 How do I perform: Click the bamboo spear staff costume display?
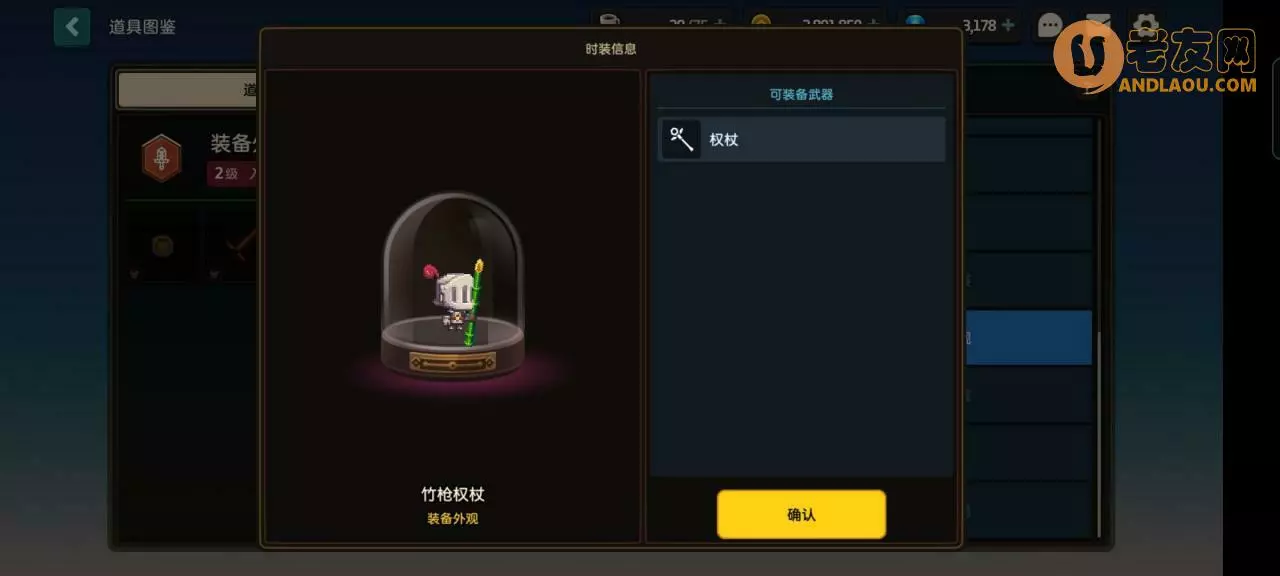point(453,290)
